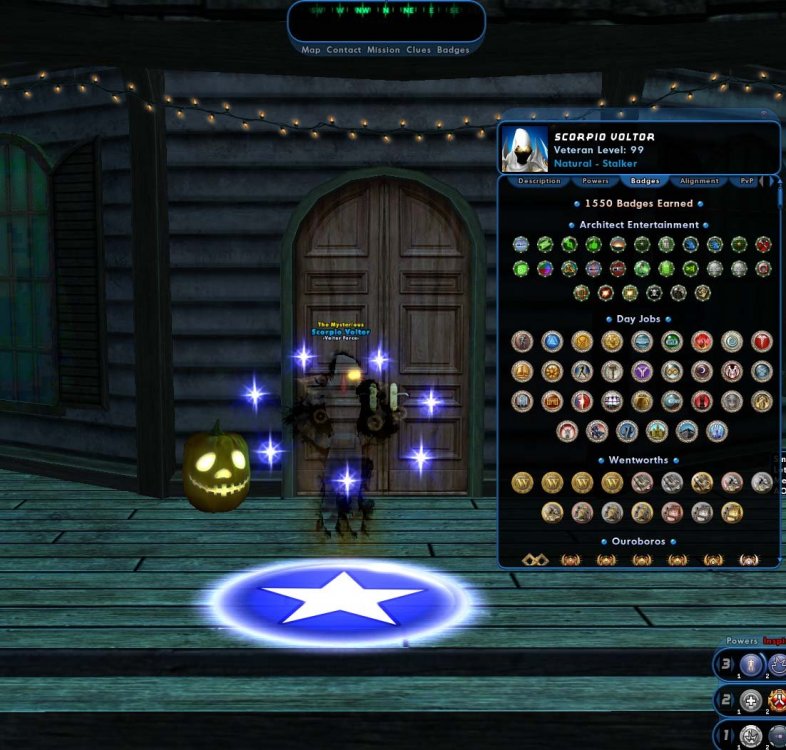Open the Mission window
This screenshot has width=786, height=750.
click(x=383, y=50)
